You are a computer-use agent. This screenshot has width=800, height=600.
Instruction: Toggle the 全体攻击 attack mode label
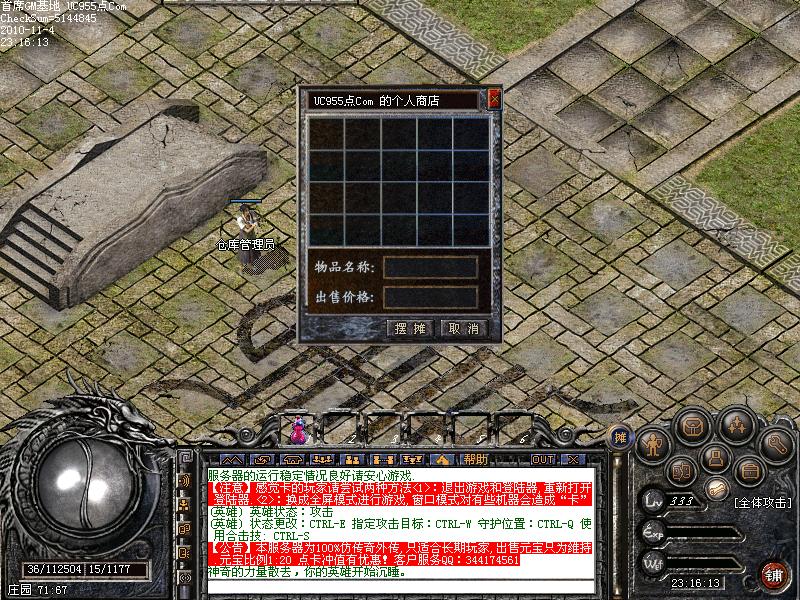pos(762,501)
